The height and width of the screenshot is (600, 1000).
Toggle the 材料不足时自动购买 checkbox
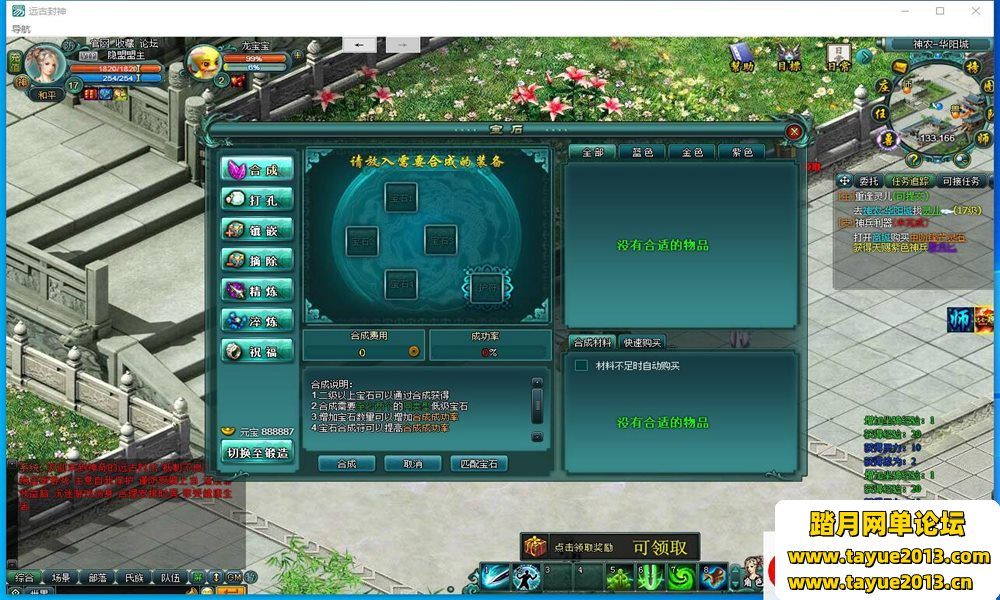581,366
